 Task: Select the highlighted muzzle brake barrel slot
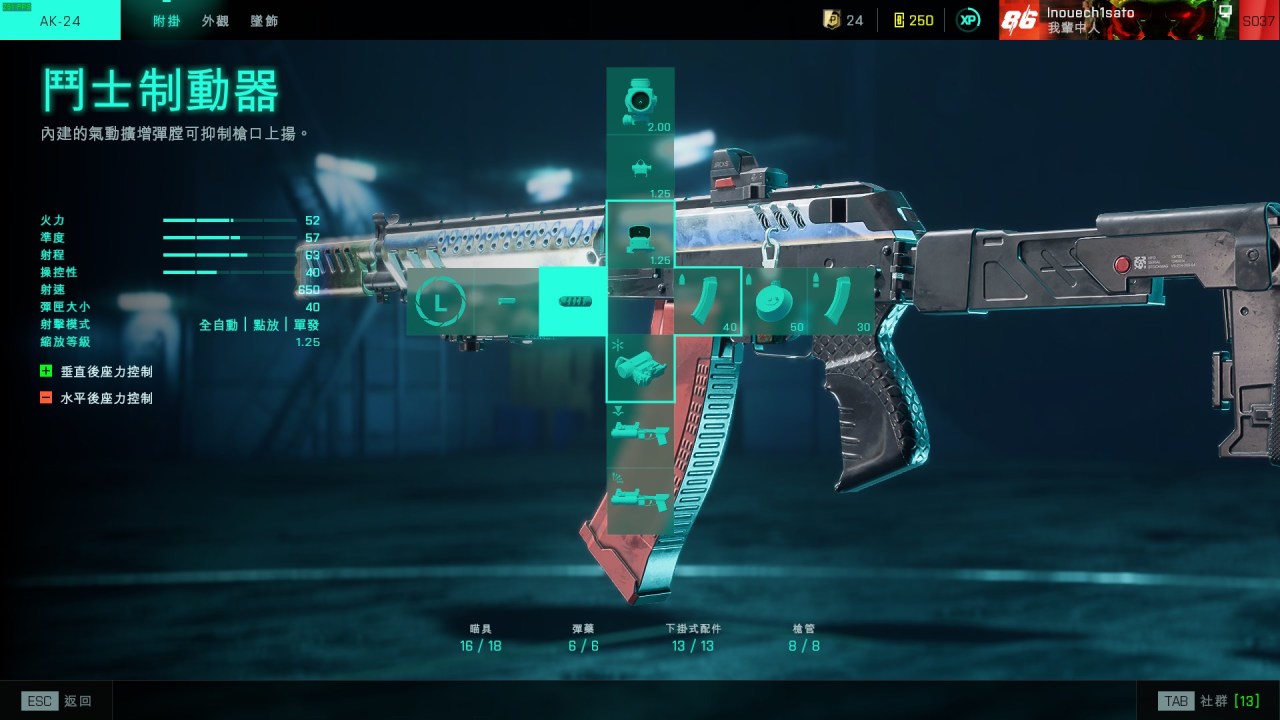(x=573, y=301)
